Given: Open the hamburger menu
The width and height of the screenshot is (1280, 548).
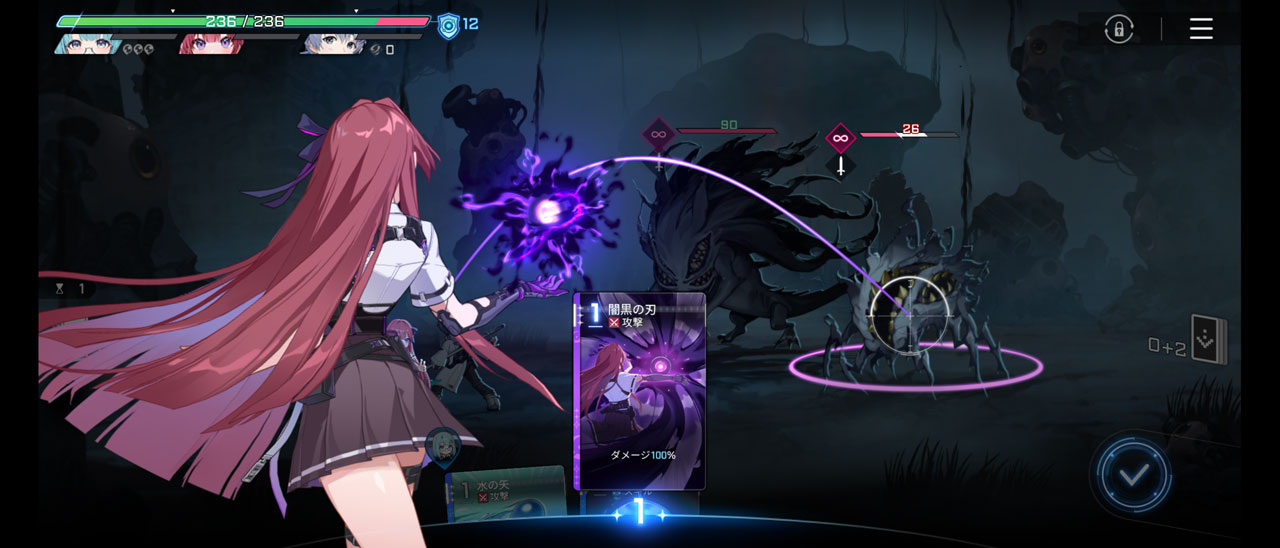Looking at the screenshot, I should point(1201,29).
